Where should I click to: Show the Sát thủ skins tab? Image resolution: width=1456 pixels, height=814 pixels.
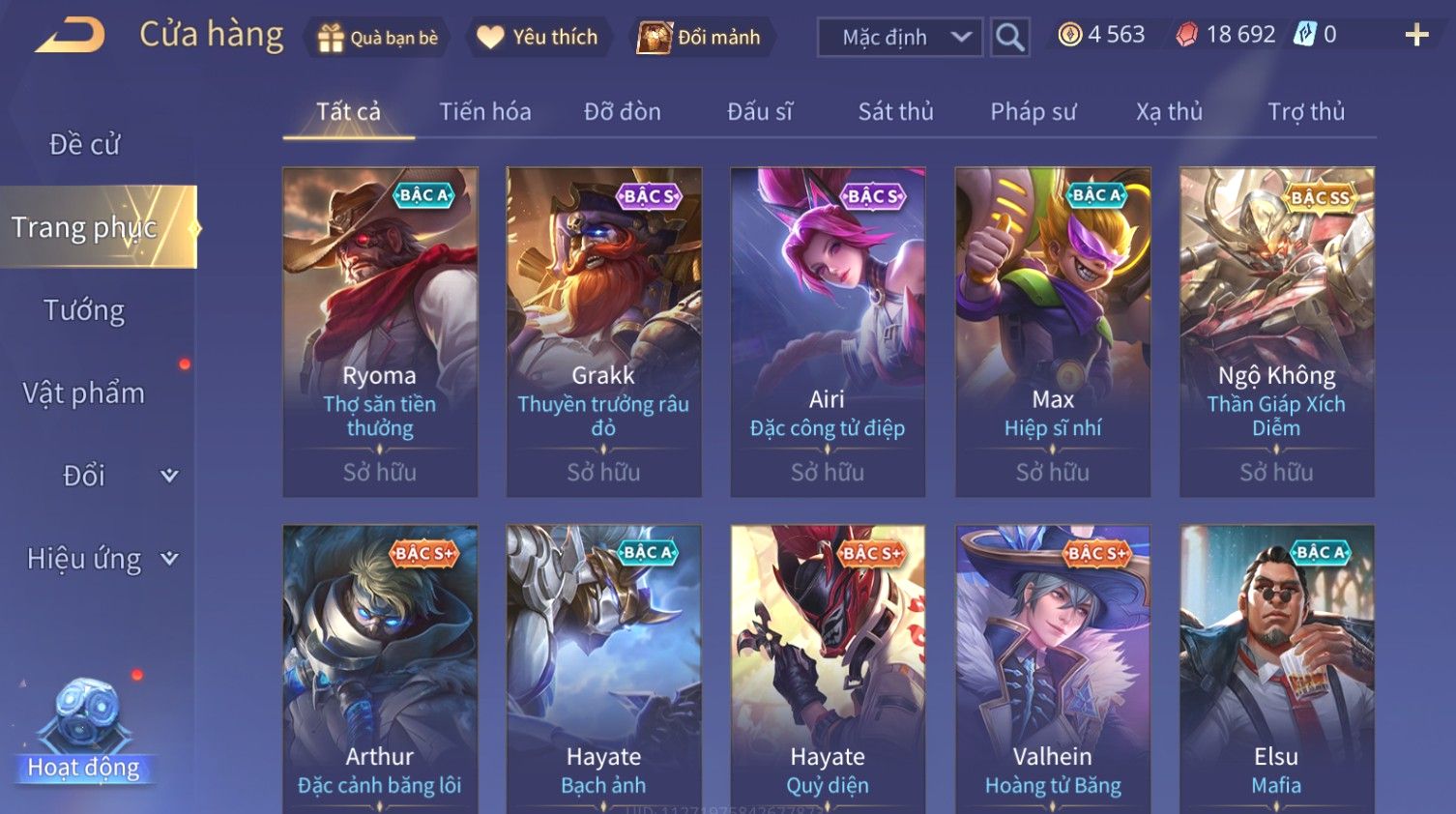pyautogui.click(x=895, y=112)
